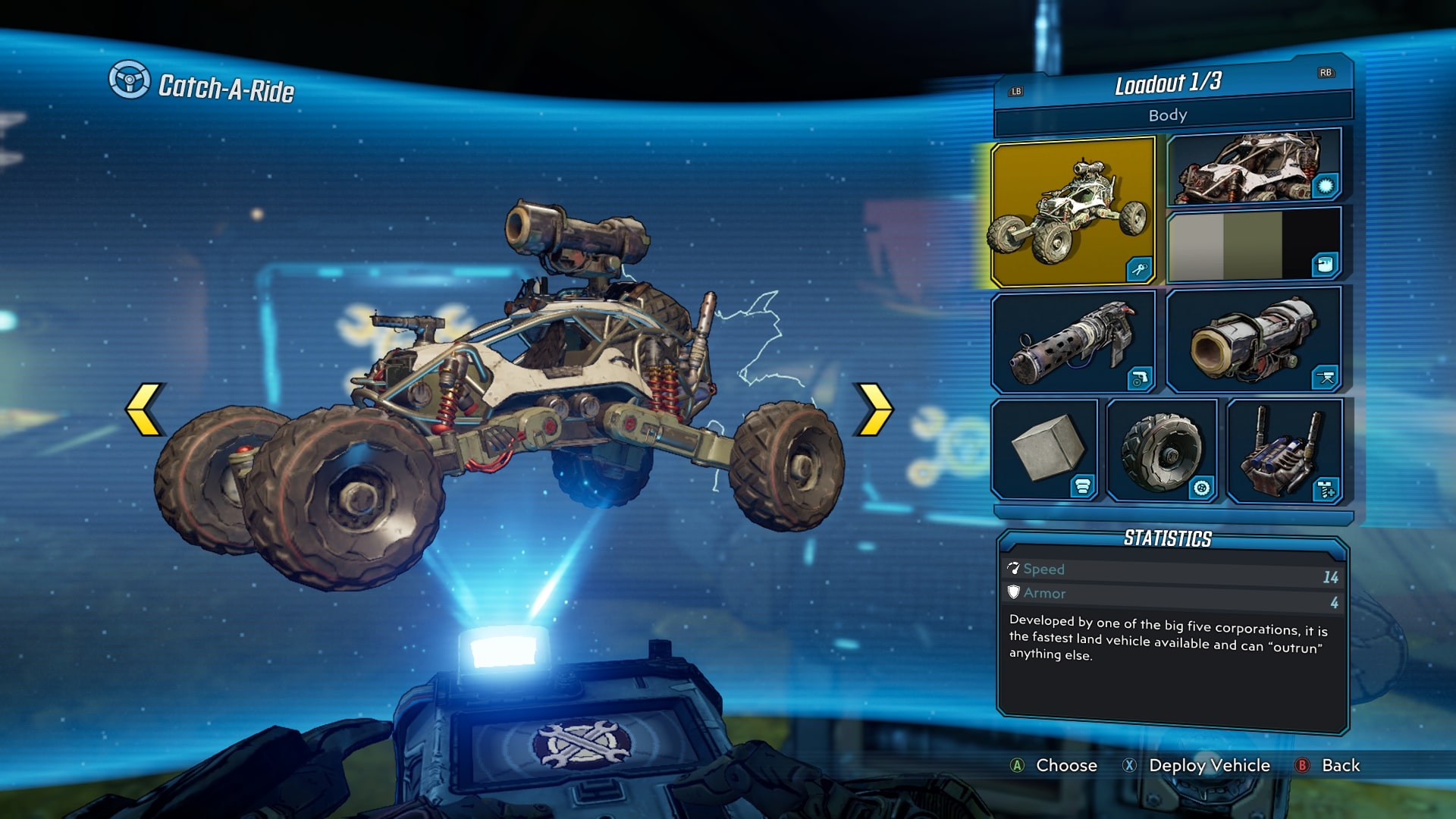Select the turret cannon weapon tile

tap(1253, 340)
